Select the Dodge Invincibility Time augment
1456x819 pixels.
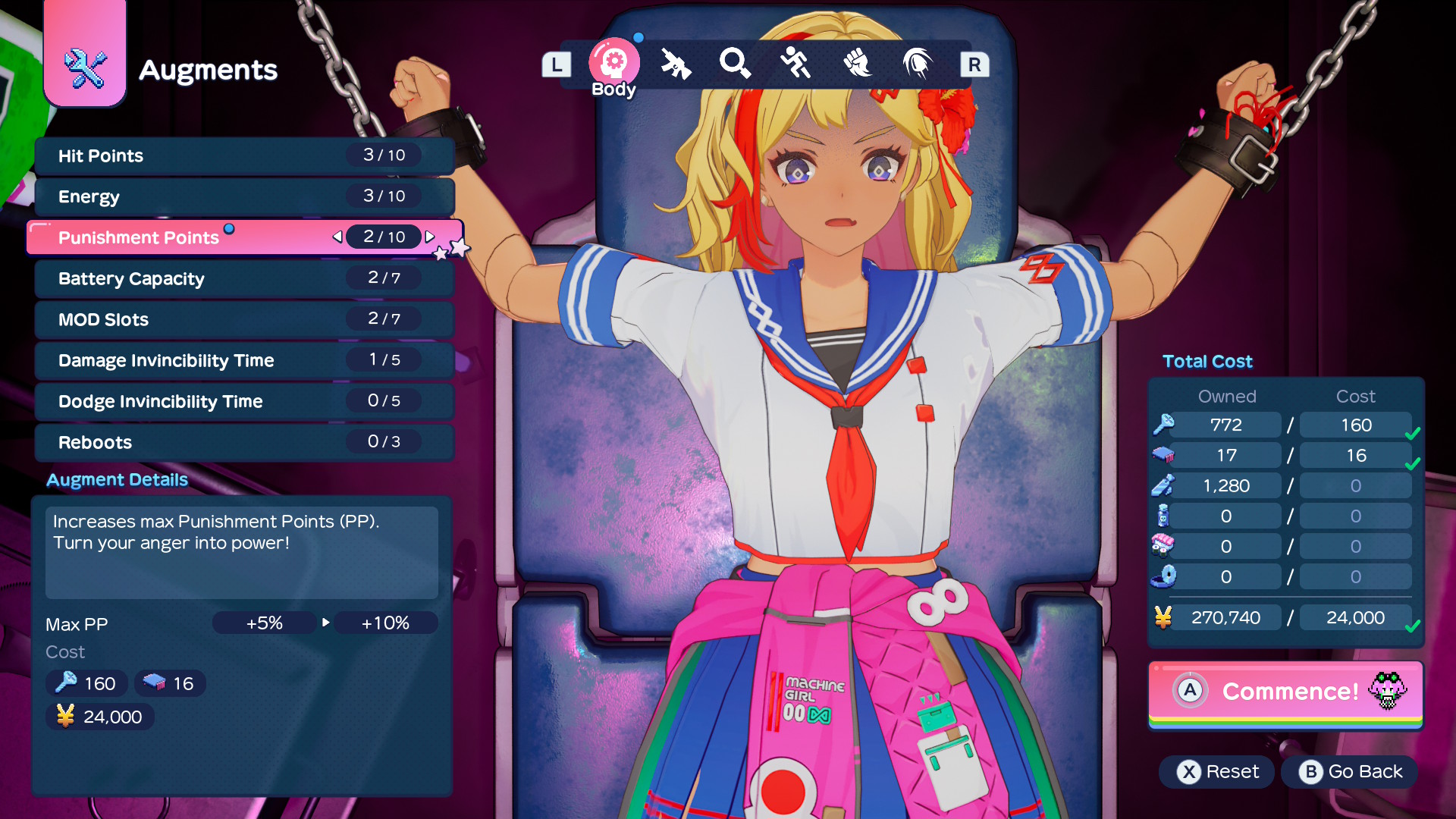pyautogui.click(x=244, y=401)
